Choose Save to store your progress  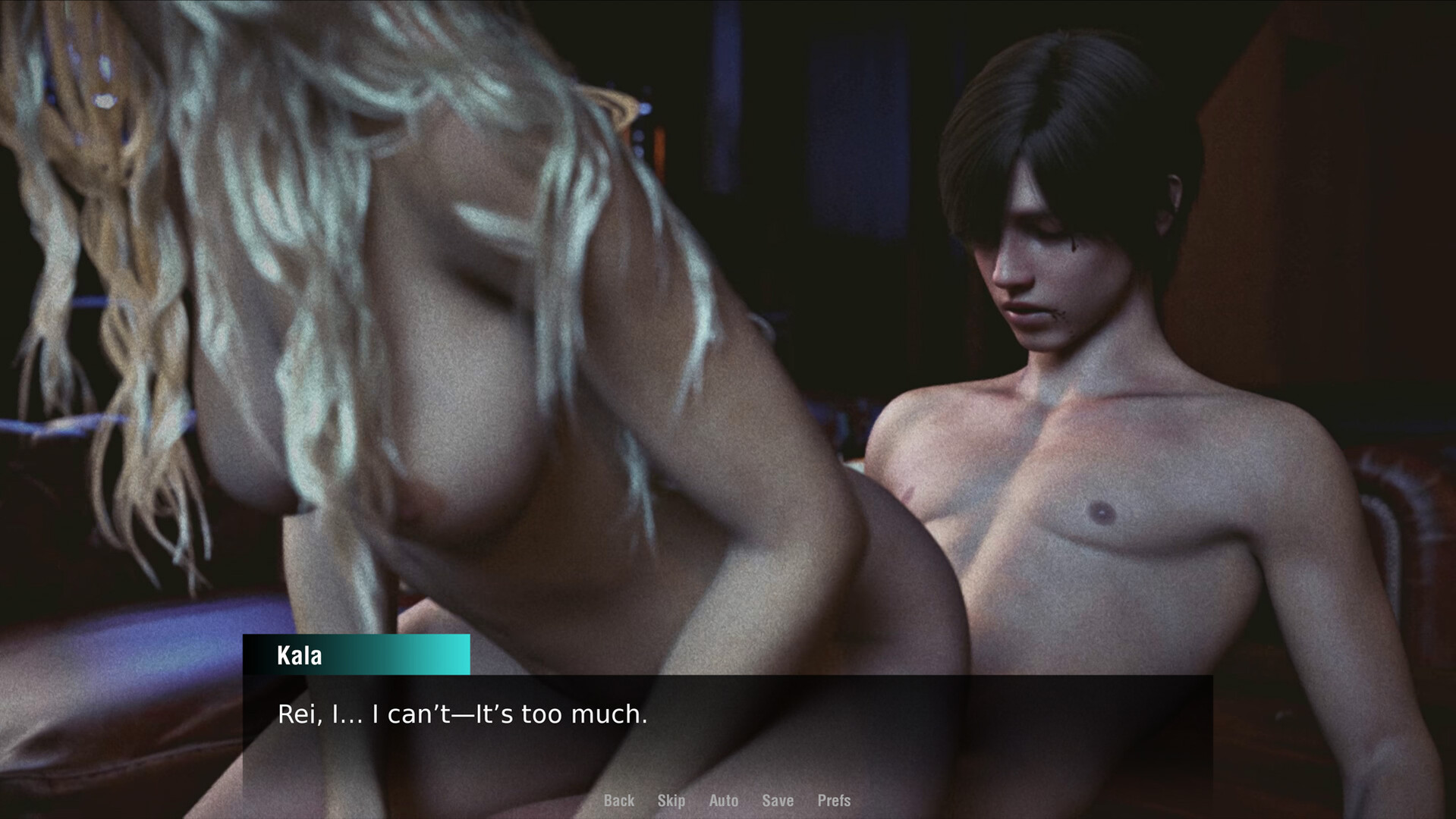click(x=777, y=800)
